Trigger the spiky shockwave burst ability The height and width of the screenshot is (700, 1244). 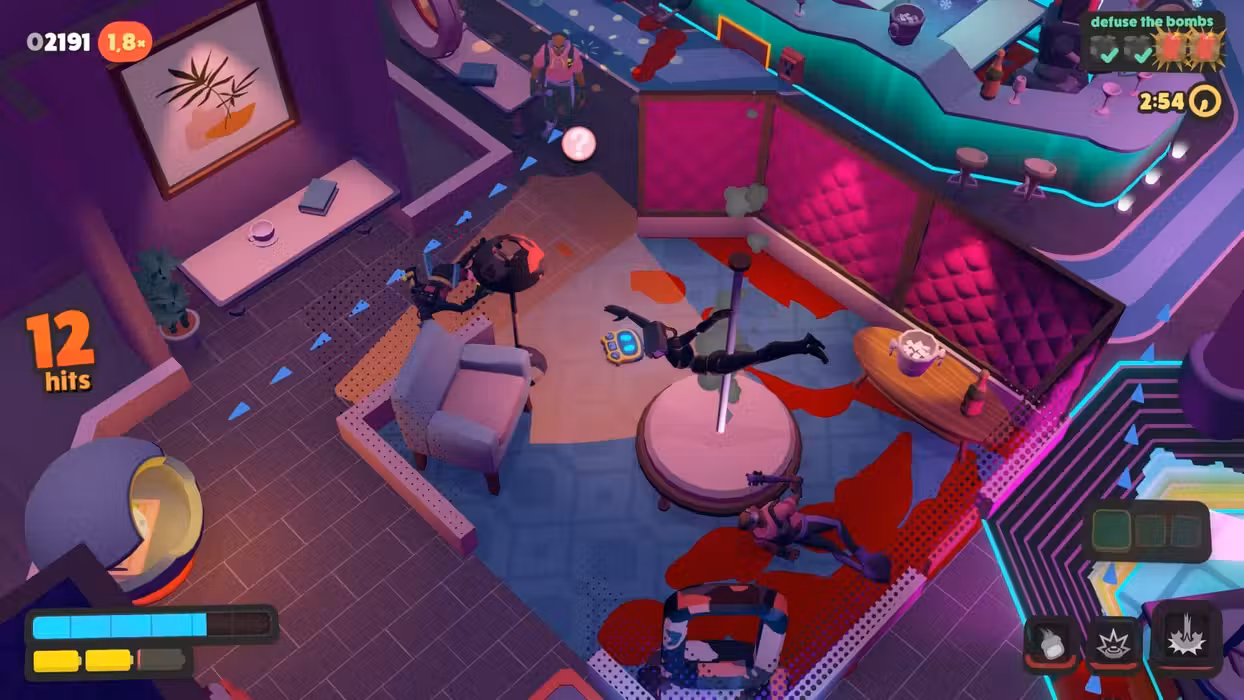coord(1108,643)
